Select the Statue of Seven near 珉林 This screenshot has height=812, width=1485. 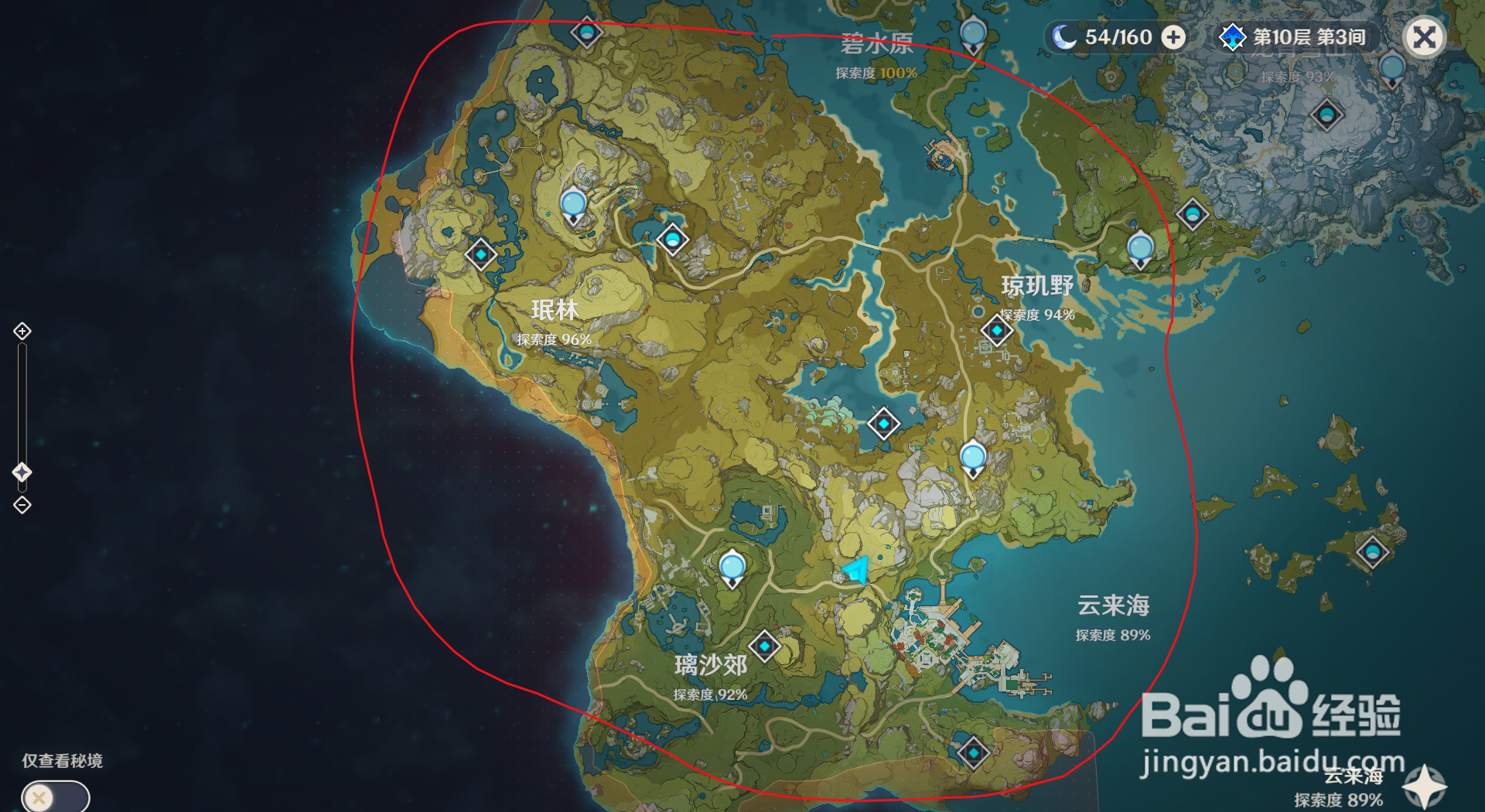pos(573,204)
